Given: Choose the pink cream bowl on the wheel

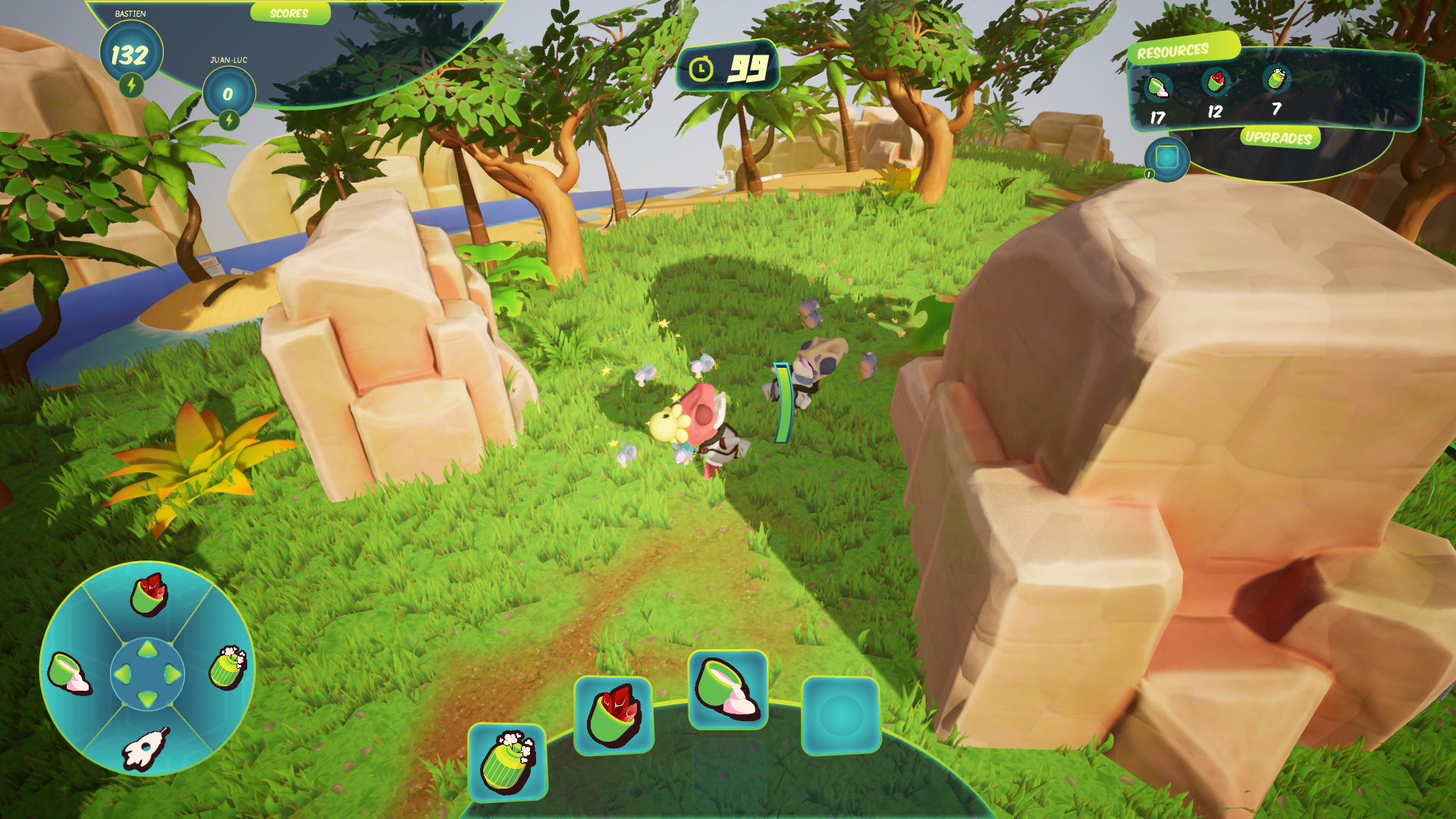Looking at the screenshot, I should coord(69,672).
